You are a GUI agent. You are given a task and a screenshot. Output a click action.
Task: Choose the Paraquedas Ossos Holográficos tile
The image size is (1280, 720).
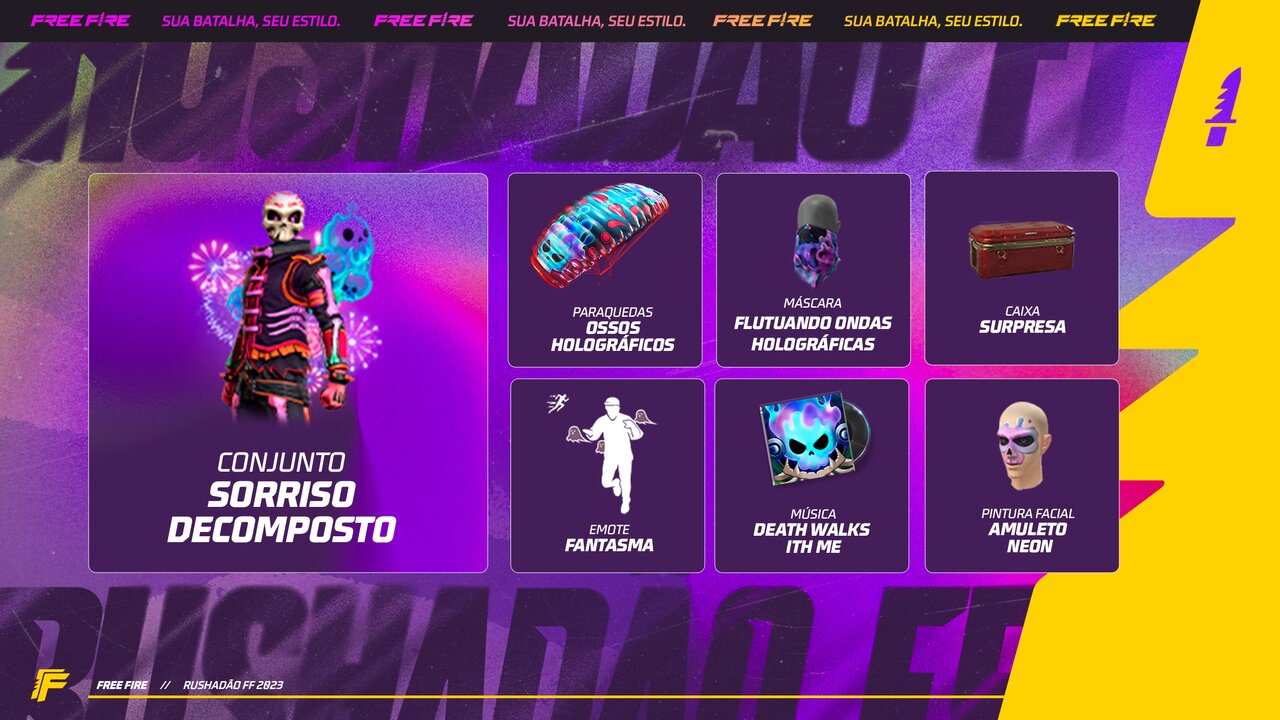[605, 270]
